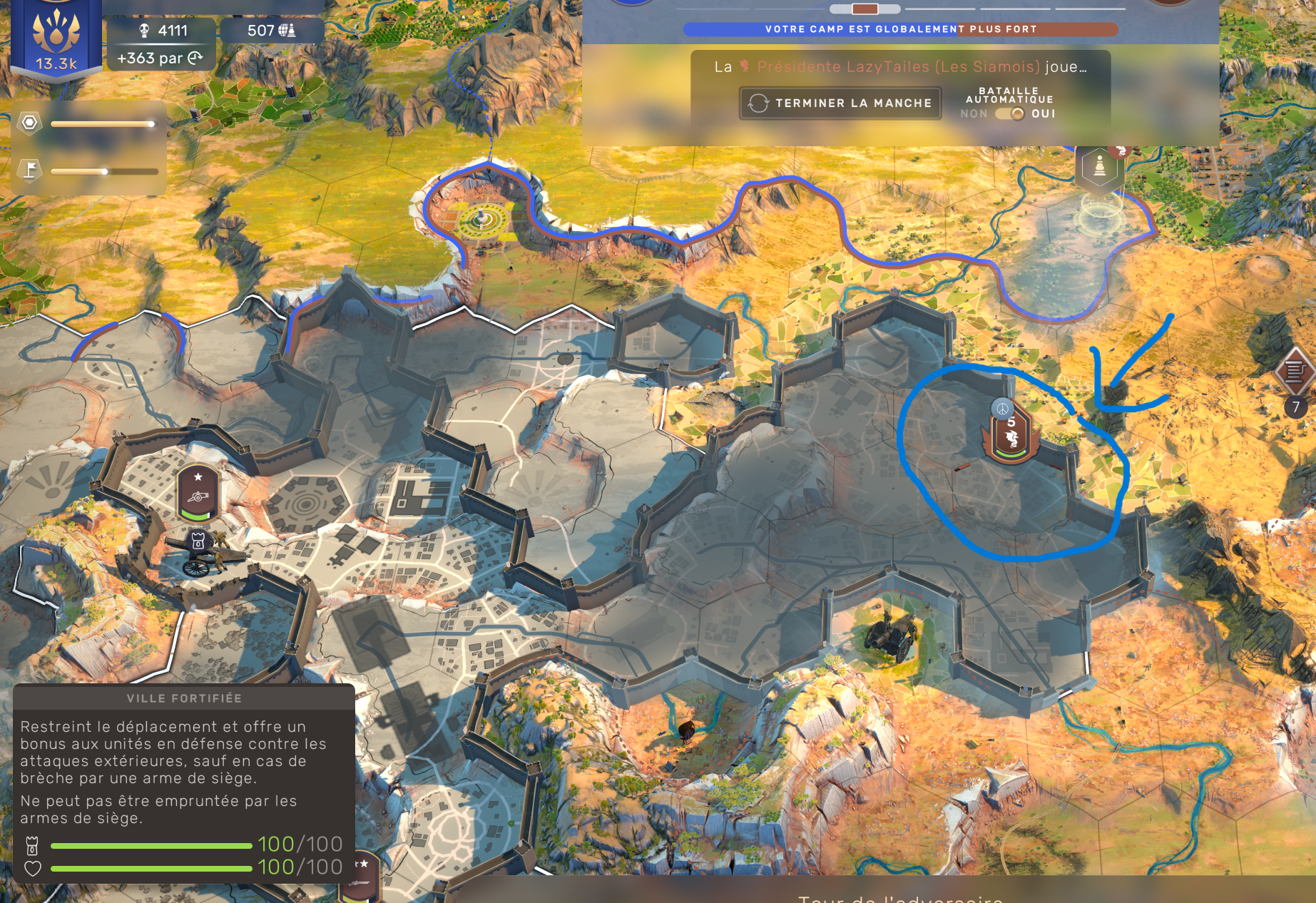Select the enemy dragon army banner numbered 5
The image size is (1316, 903).
pyautogui.click(x=1010, y=437)
